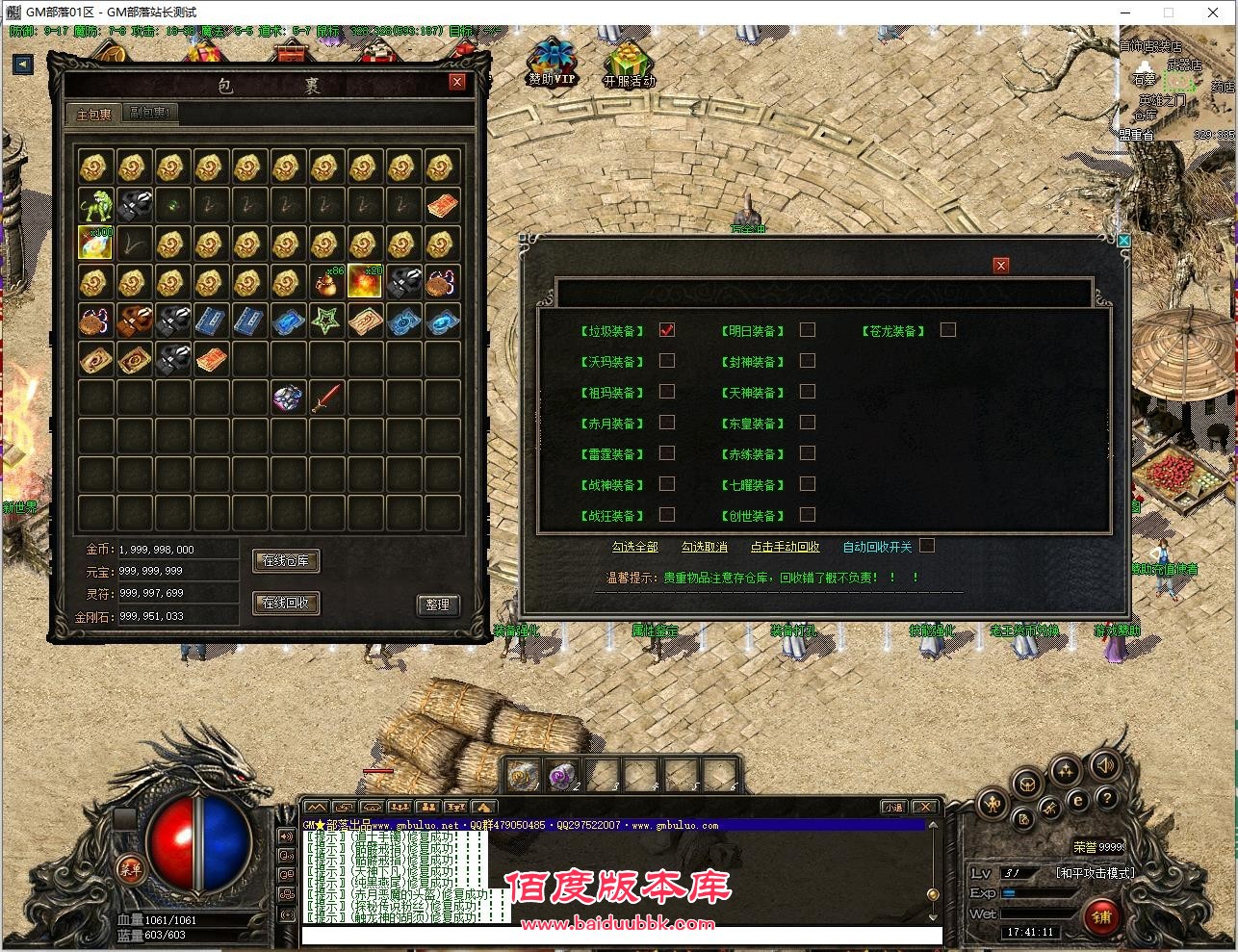Click the 'e' assist icon near the skill ring
1238x952 pixels.
click(x=1077, y=799)
